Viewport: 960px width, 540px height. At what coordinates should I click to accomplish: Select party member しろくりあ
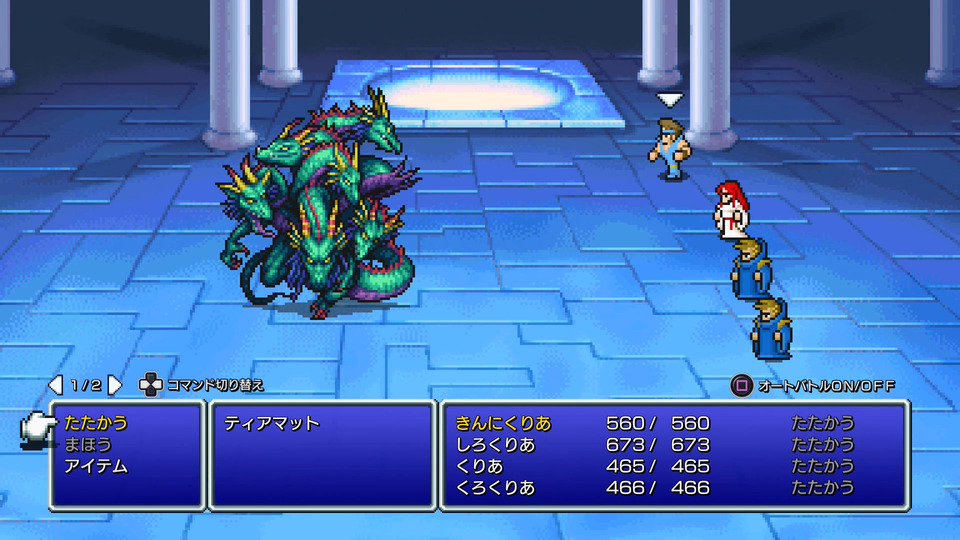click(x=495, y=445)
